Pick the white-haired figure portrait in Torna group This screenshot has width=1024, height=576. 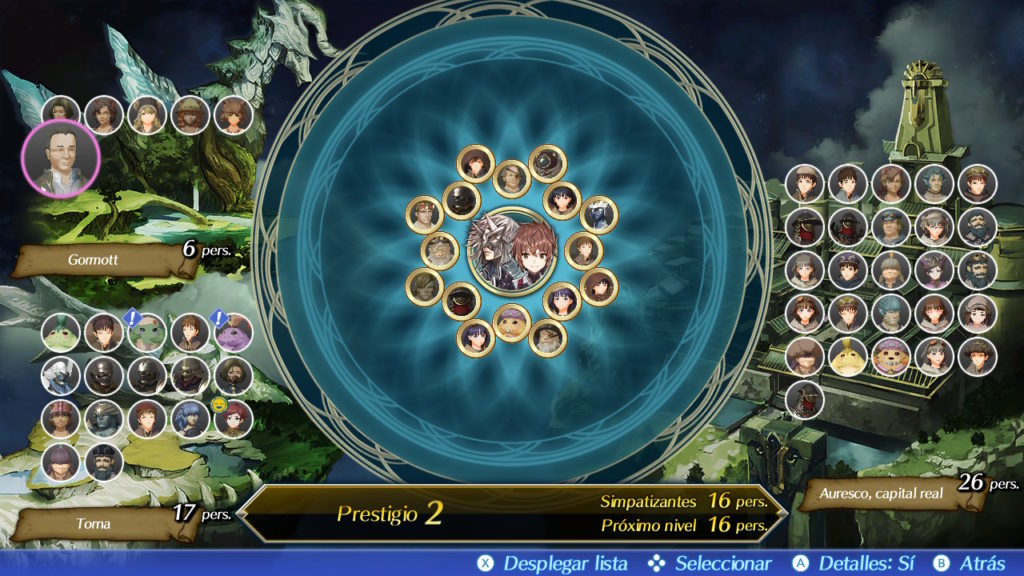[x=60, y=376]
